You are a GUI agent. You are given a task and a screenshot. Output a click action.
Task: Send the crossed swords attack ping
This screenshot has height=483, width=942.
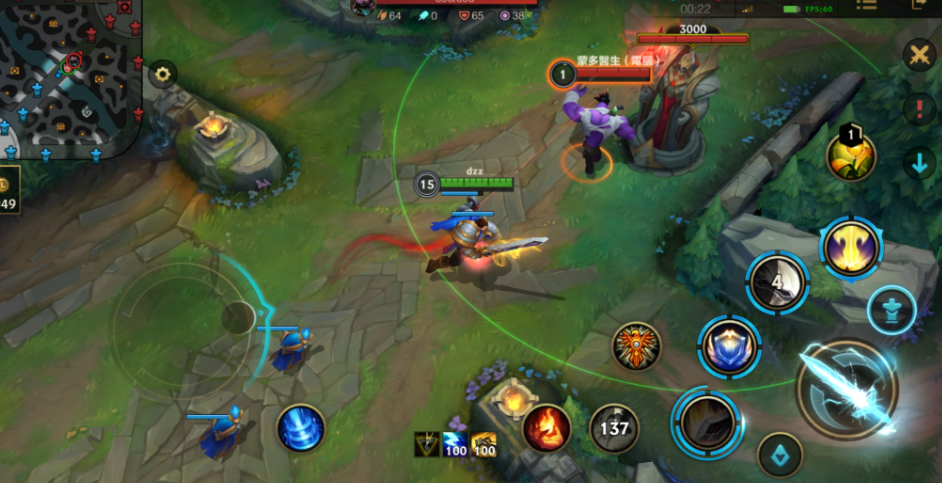pos(919,55)
